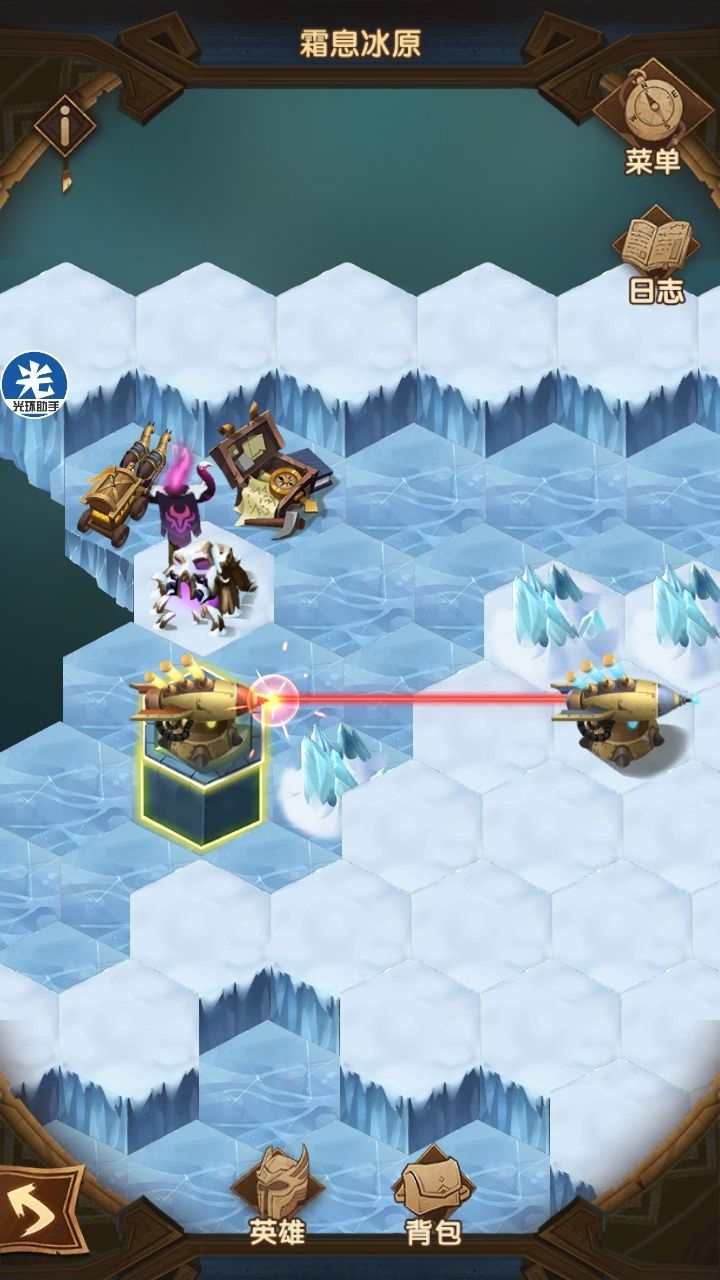Open the 英雄 heroes panel
Screen dimensions: 720x1280
click(x=277, y=1197)
